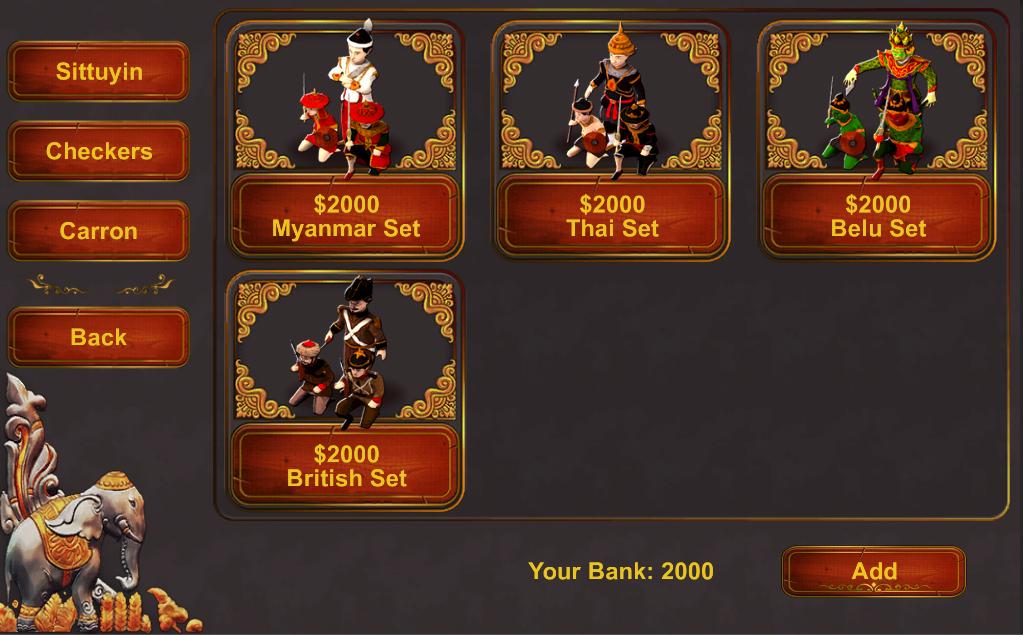The height and width of the screenshot is (635, 1023).
Task: Select the Carron category
Action: [x=98, y=231]
